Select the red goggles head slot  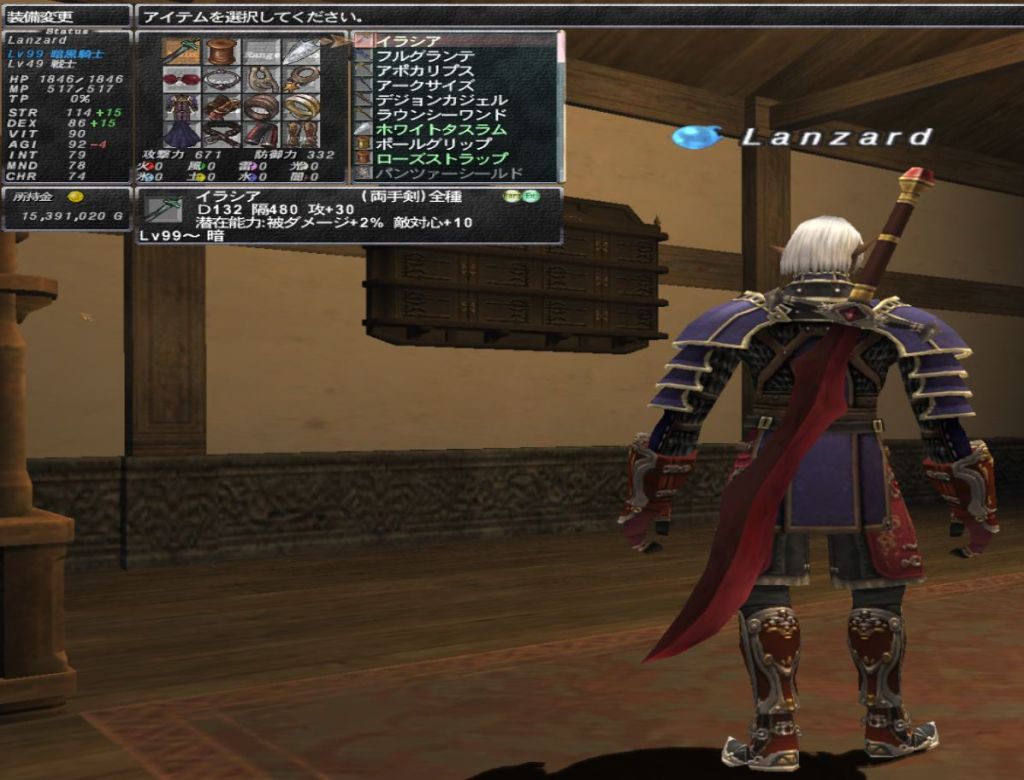(x=182, y=79)
